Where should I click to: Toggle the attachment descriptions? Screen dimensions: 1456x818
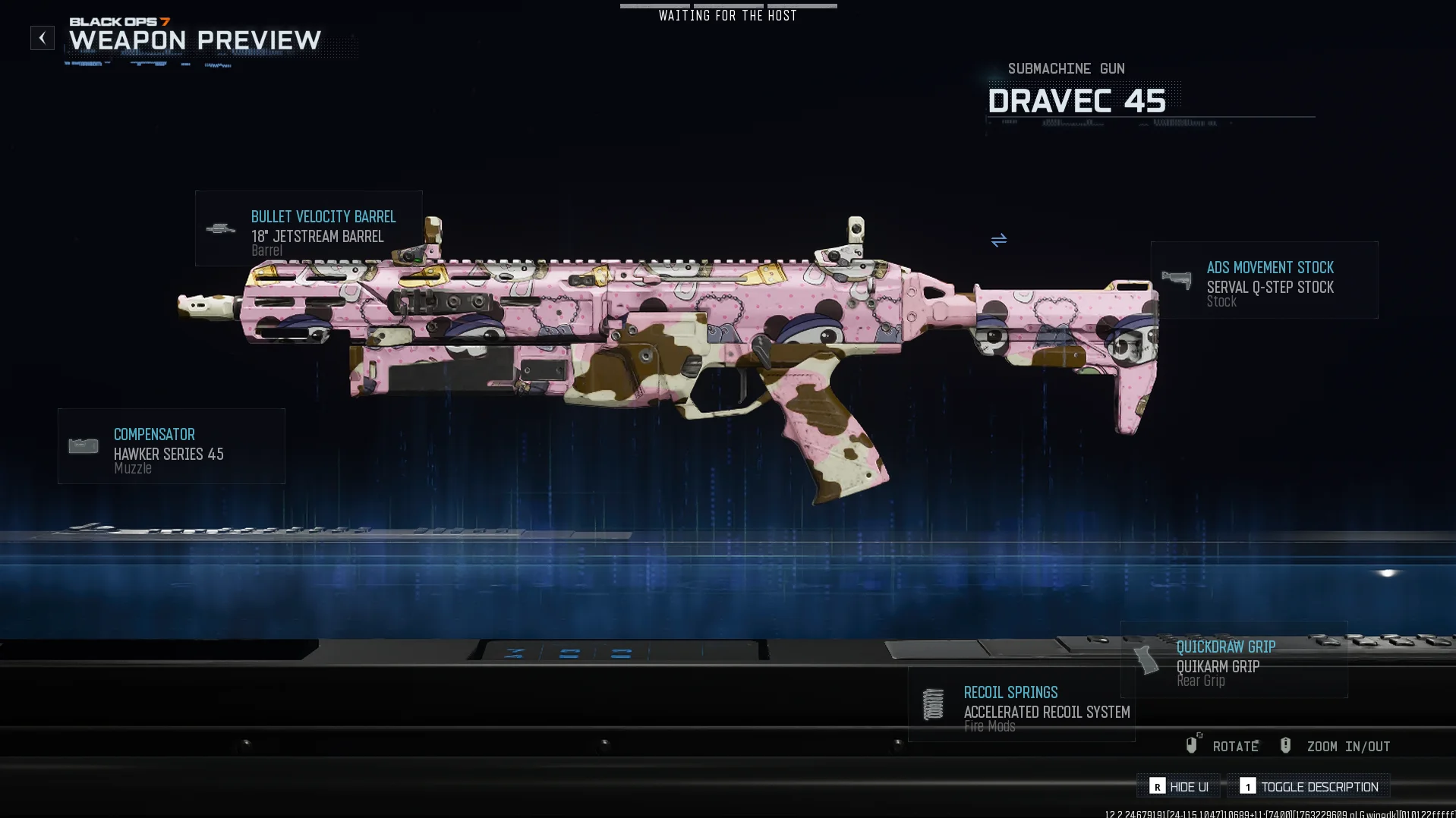pyautogui.click(x=1309, y=786)
